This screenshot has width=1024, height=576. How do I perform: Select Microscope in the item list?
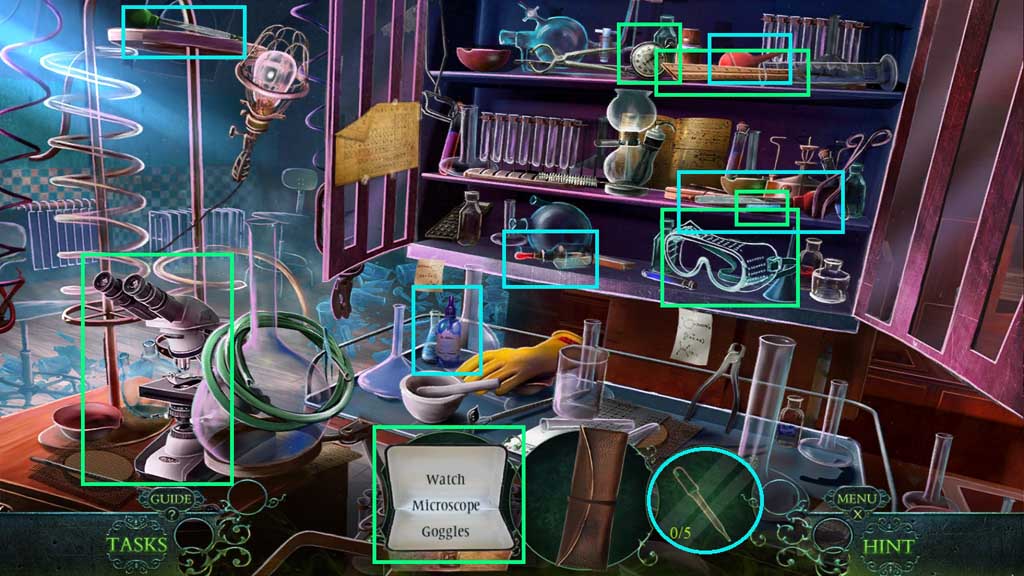click(445, 505)
